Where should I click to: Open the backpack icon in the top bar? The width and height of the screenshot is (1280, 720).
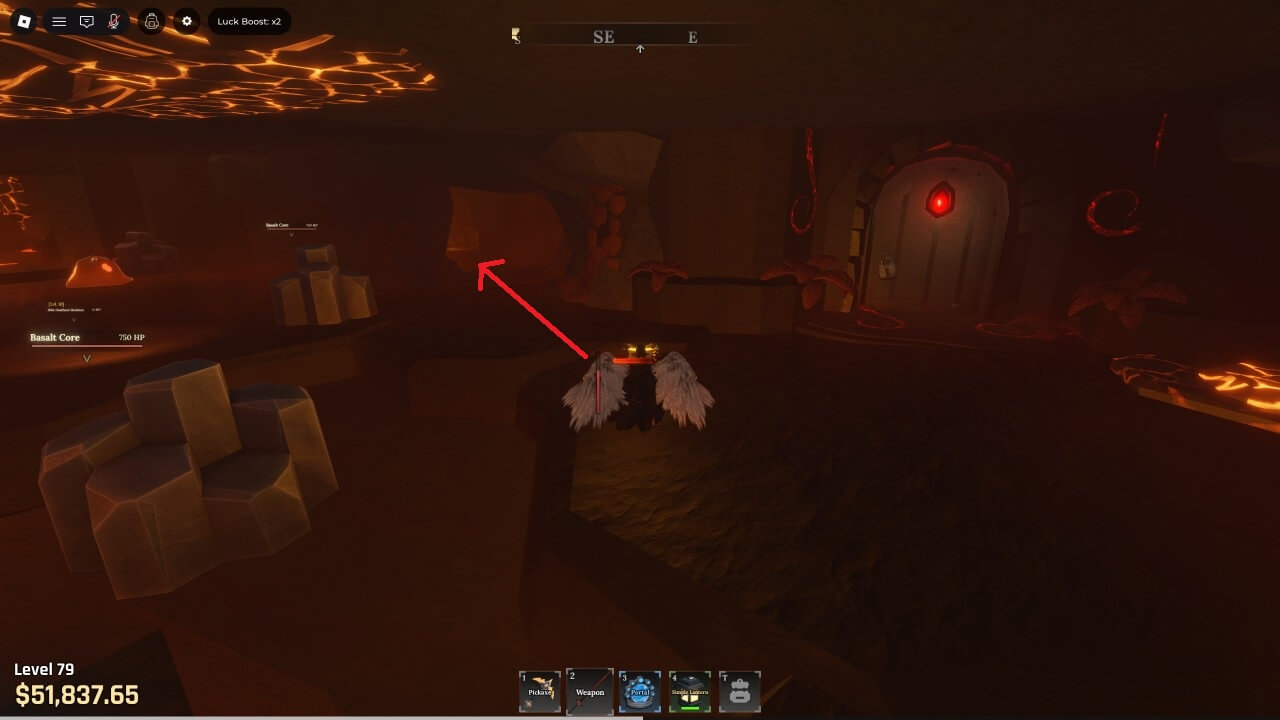(151, 21)
